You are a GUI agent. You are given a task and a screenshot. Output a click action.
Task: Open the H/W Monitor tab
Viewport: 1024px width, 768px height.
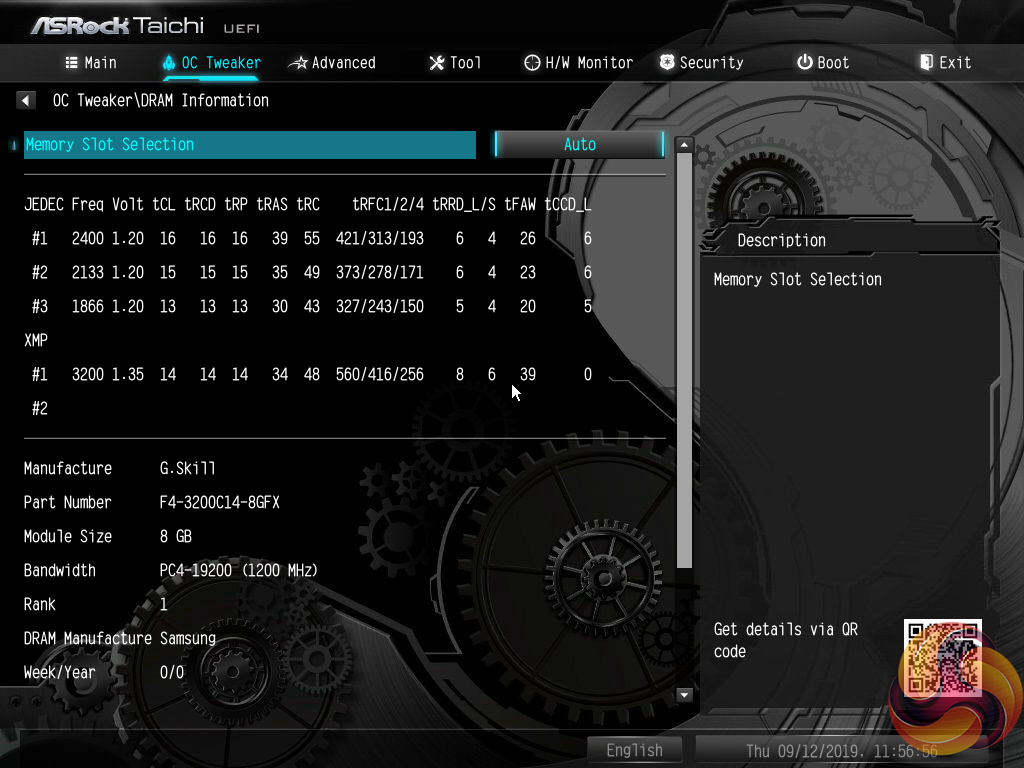tap(578, 62)
